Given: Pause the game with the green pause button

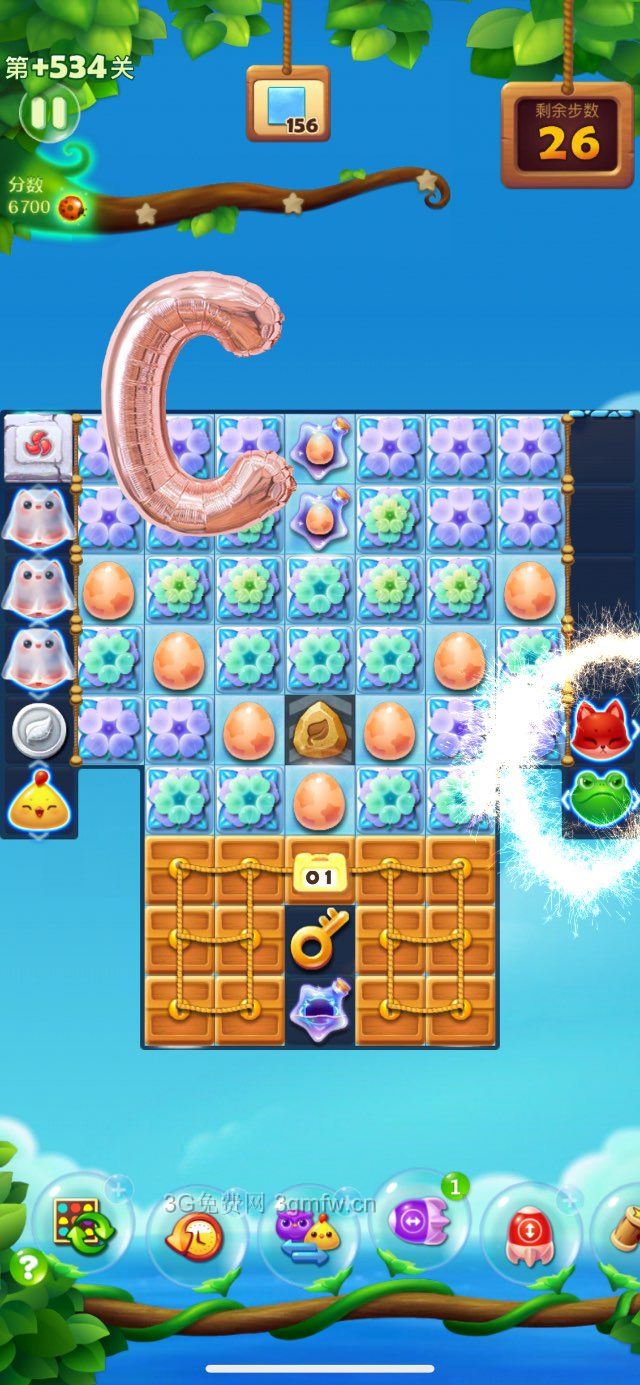Looking at the screenshot, I should 47,111.
